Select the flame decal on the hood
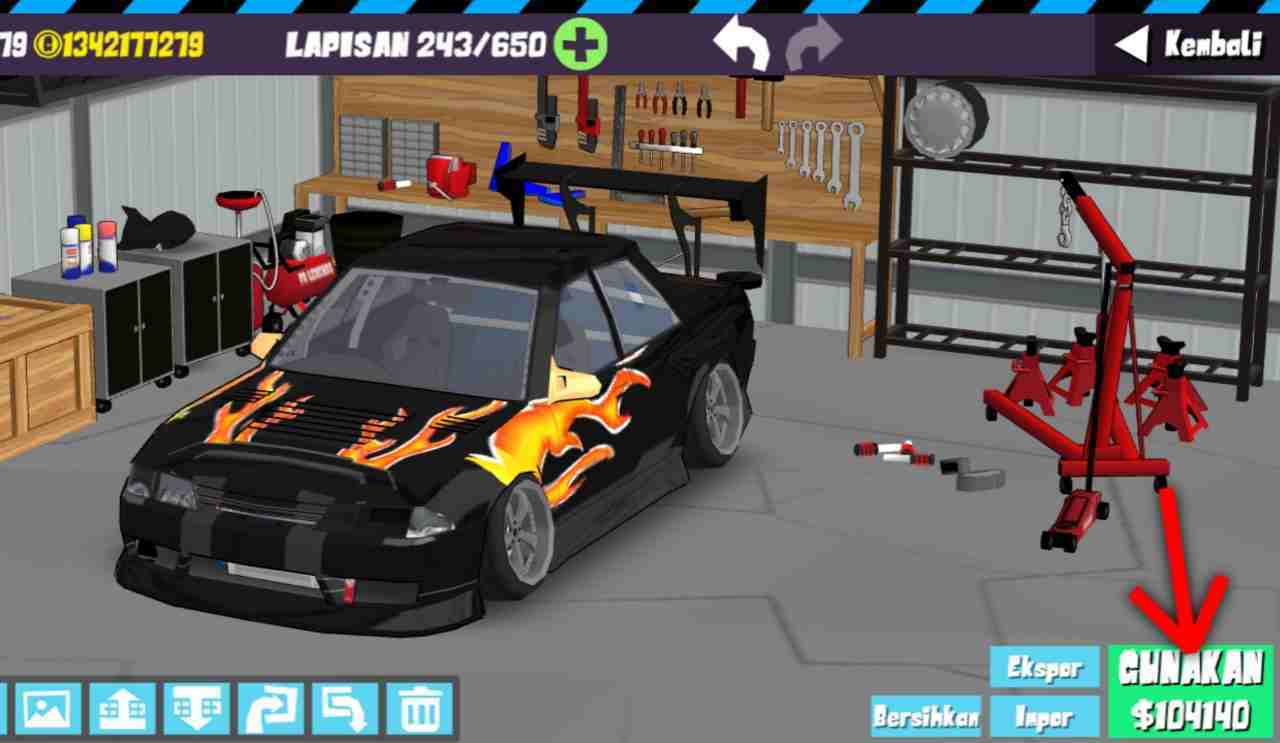Viewport: 1280px width, 743px height. [x=270, y=420]
